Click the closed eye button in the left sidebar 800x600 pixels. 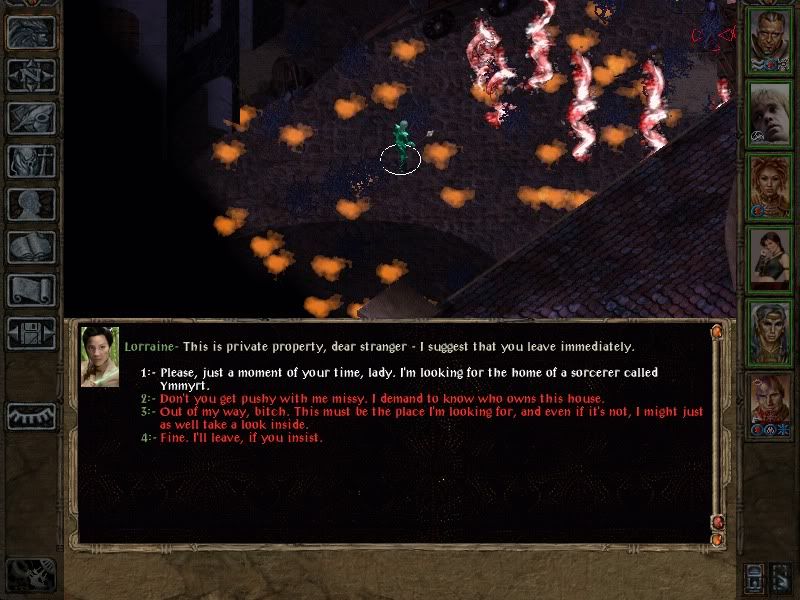click(x=31, y=416)
